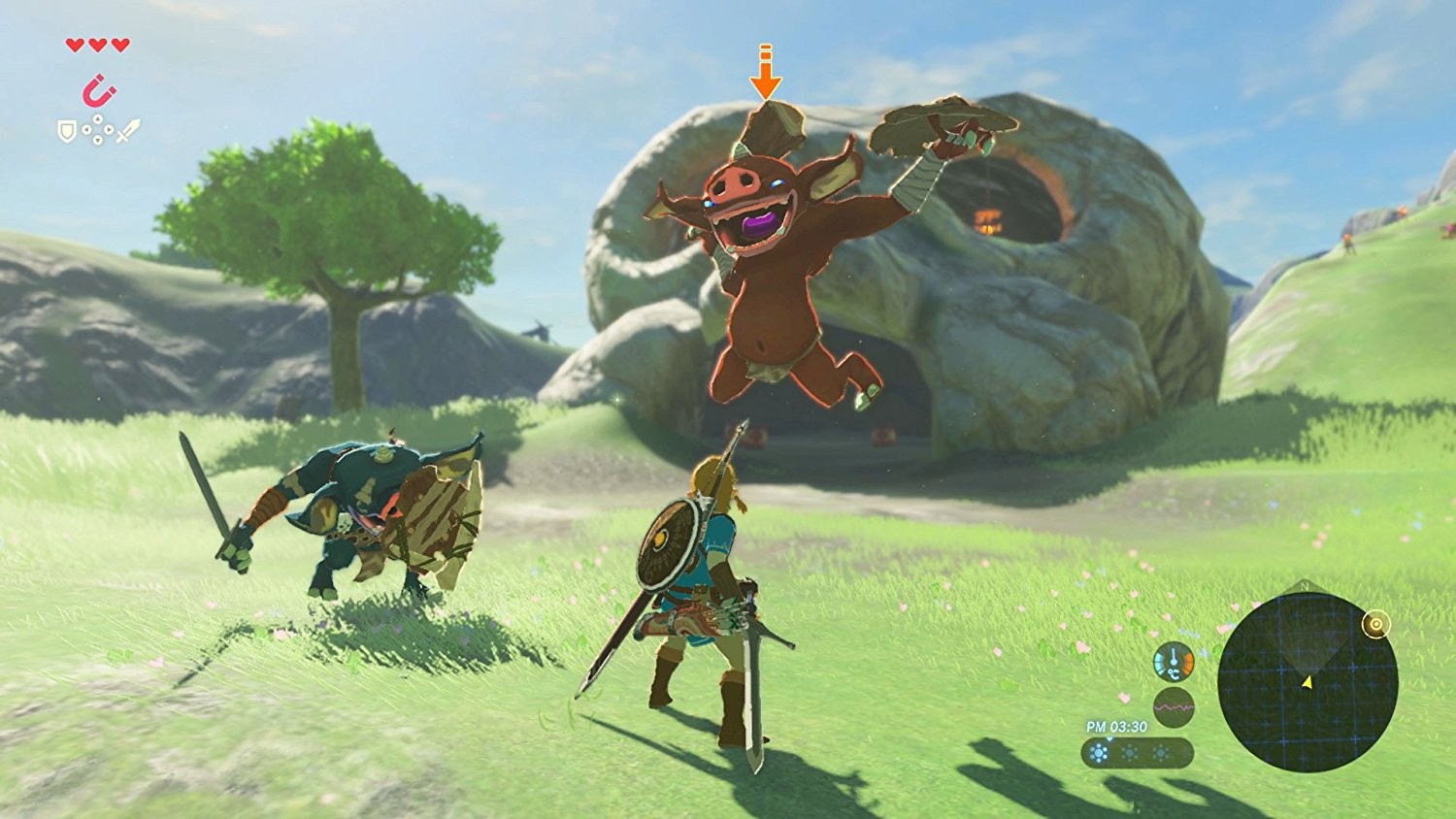Image resolution: width=1456 pixels, height=819 pixels.
Task: Click the temperature gauge thermometer icon
Action: coord(1174,662)
